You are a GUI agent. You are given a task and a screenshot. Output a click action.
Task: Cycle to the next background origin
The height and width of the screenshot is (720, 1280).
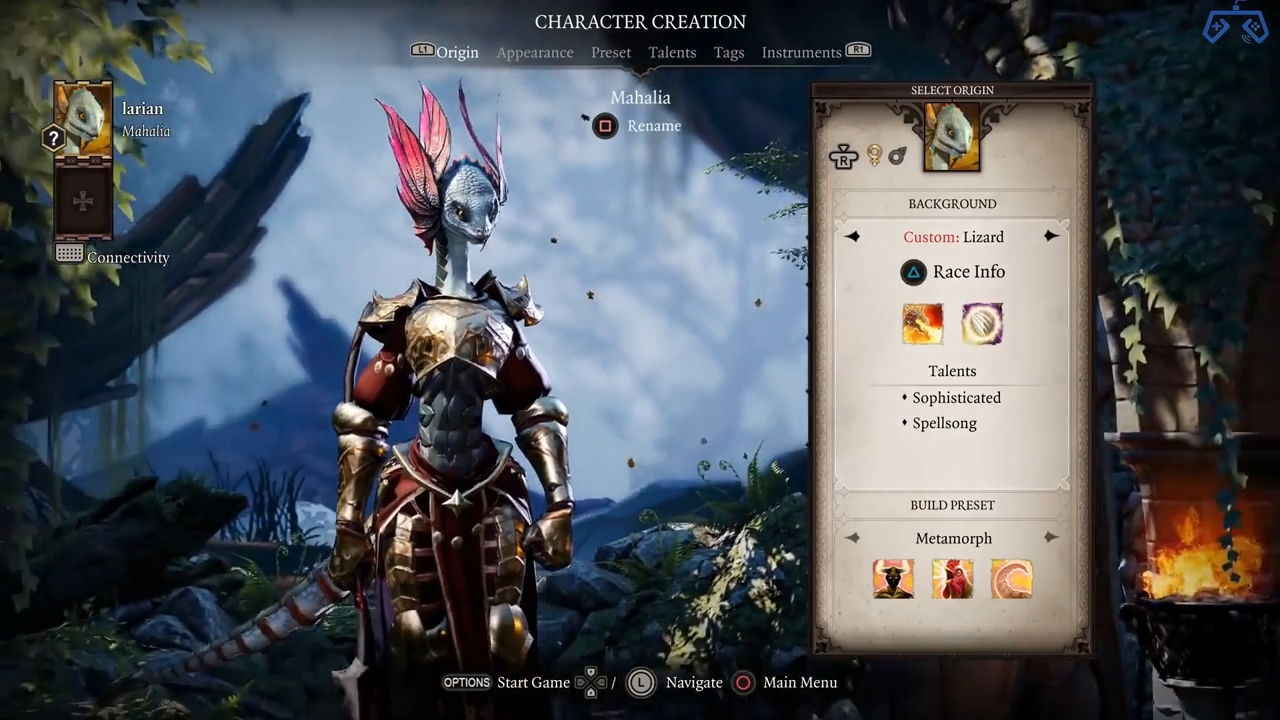(1051, 237)
